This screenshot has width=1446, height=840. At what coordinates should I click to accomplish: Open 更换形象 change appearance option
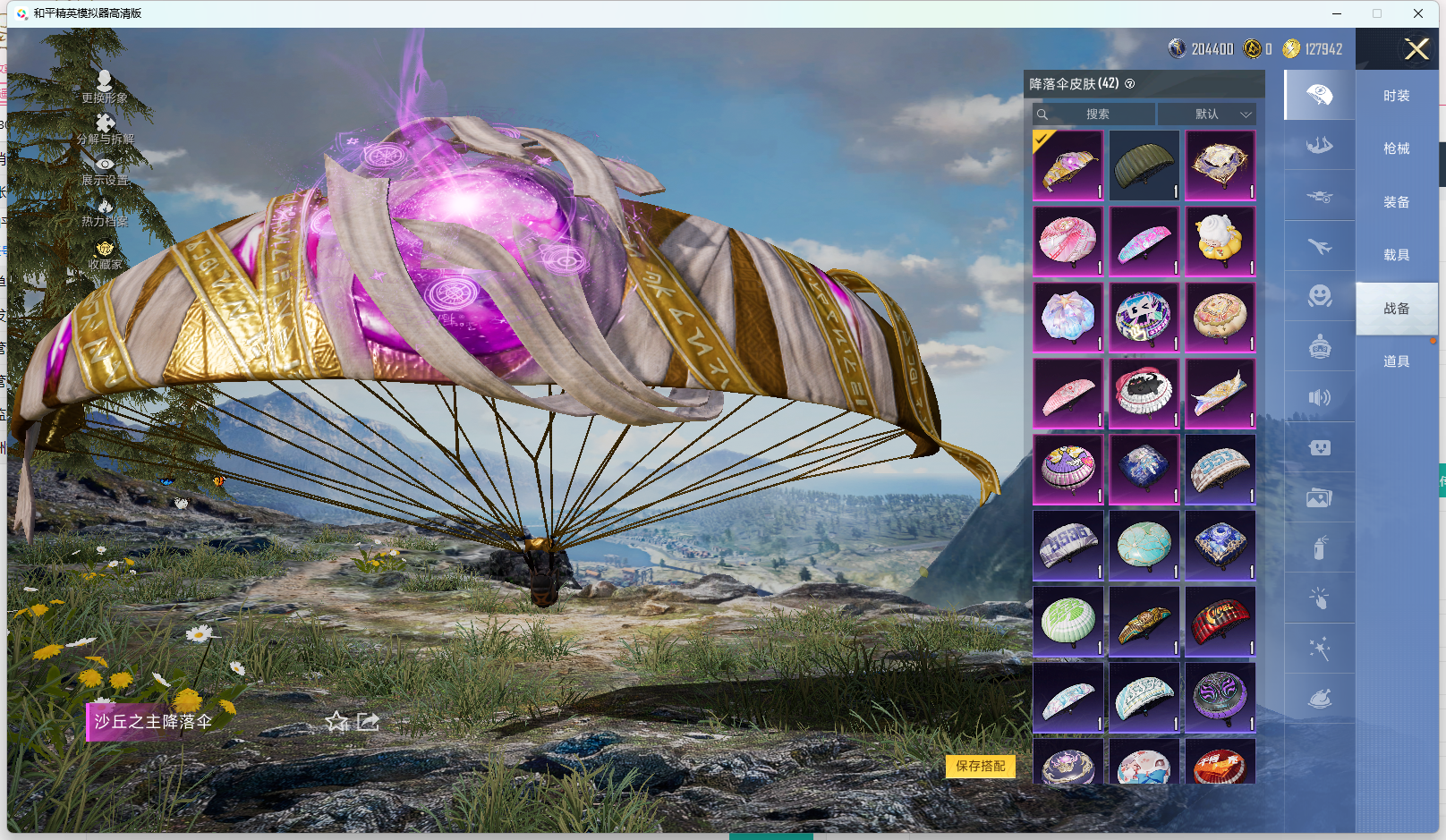105,87
